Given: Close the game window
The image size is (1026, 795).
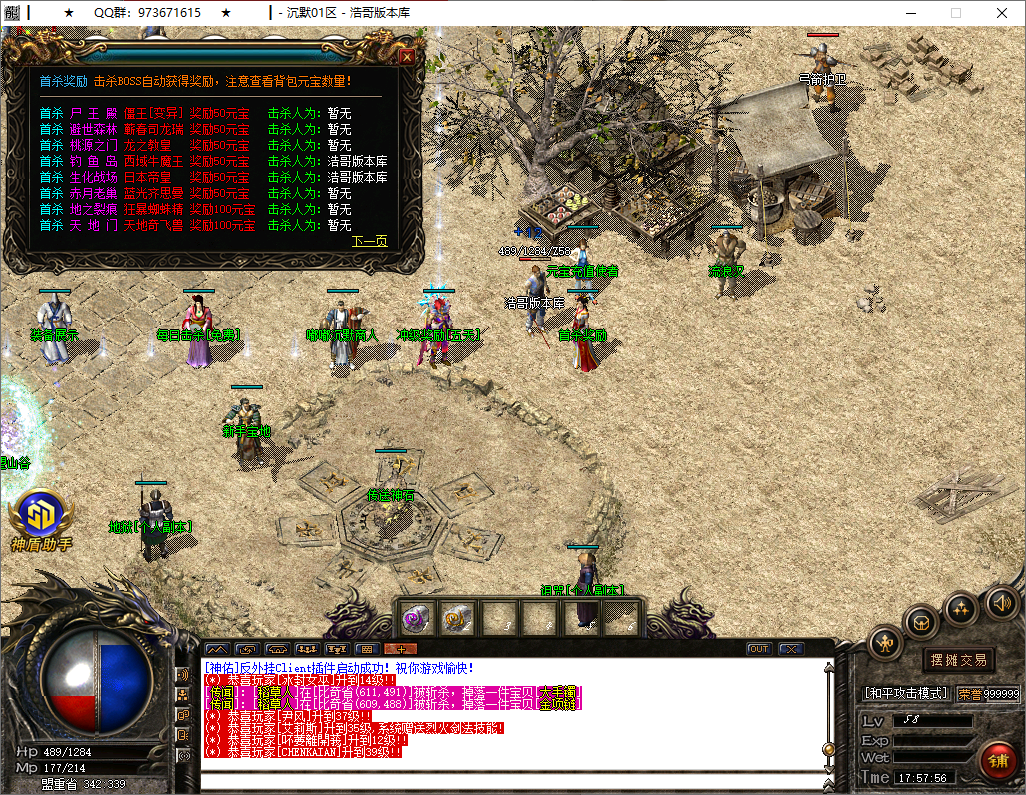Looking at the screenshot, I should pos(1002,13).
